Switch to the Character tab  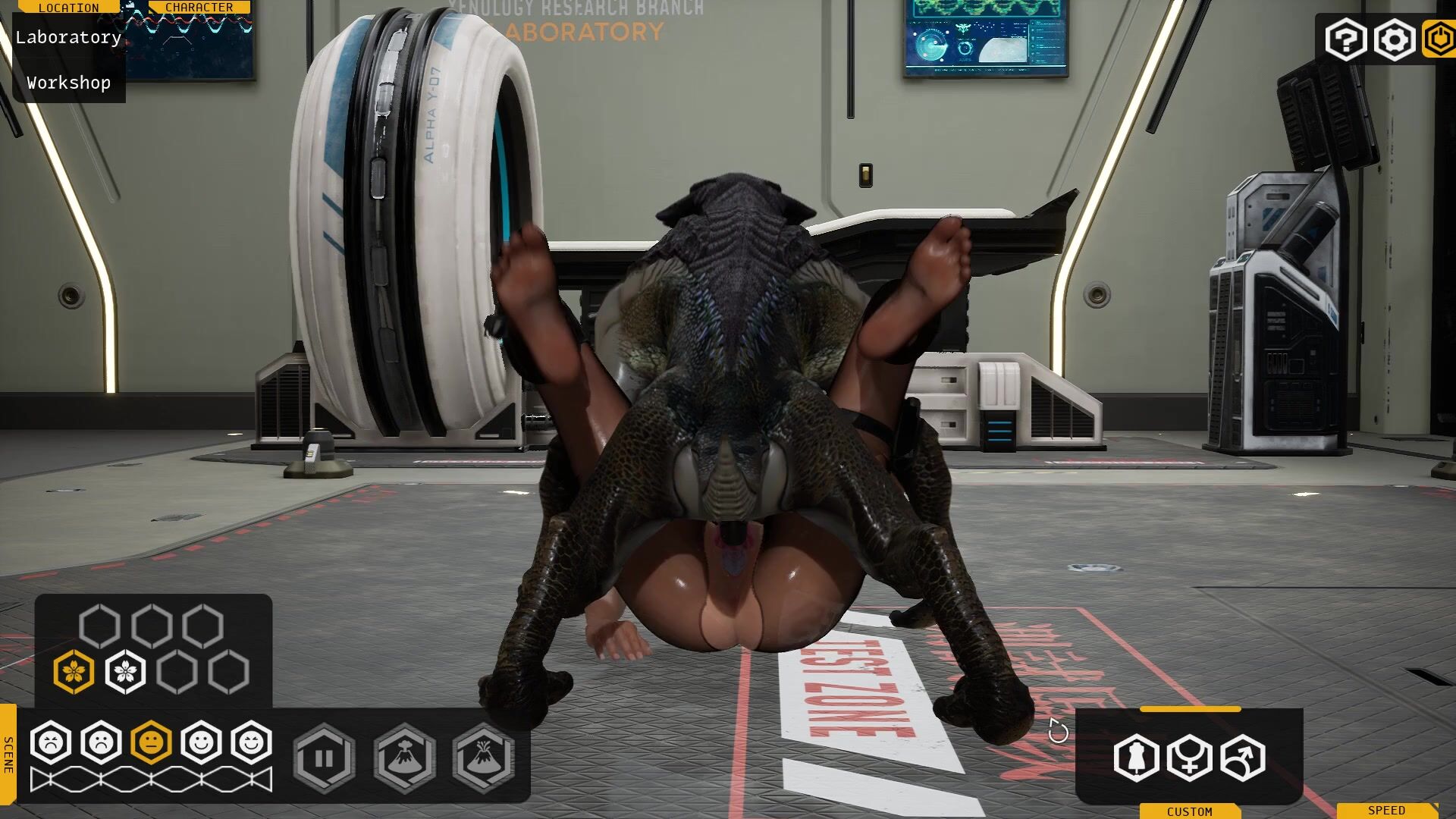pyautogui.click(x=199, y=8)
